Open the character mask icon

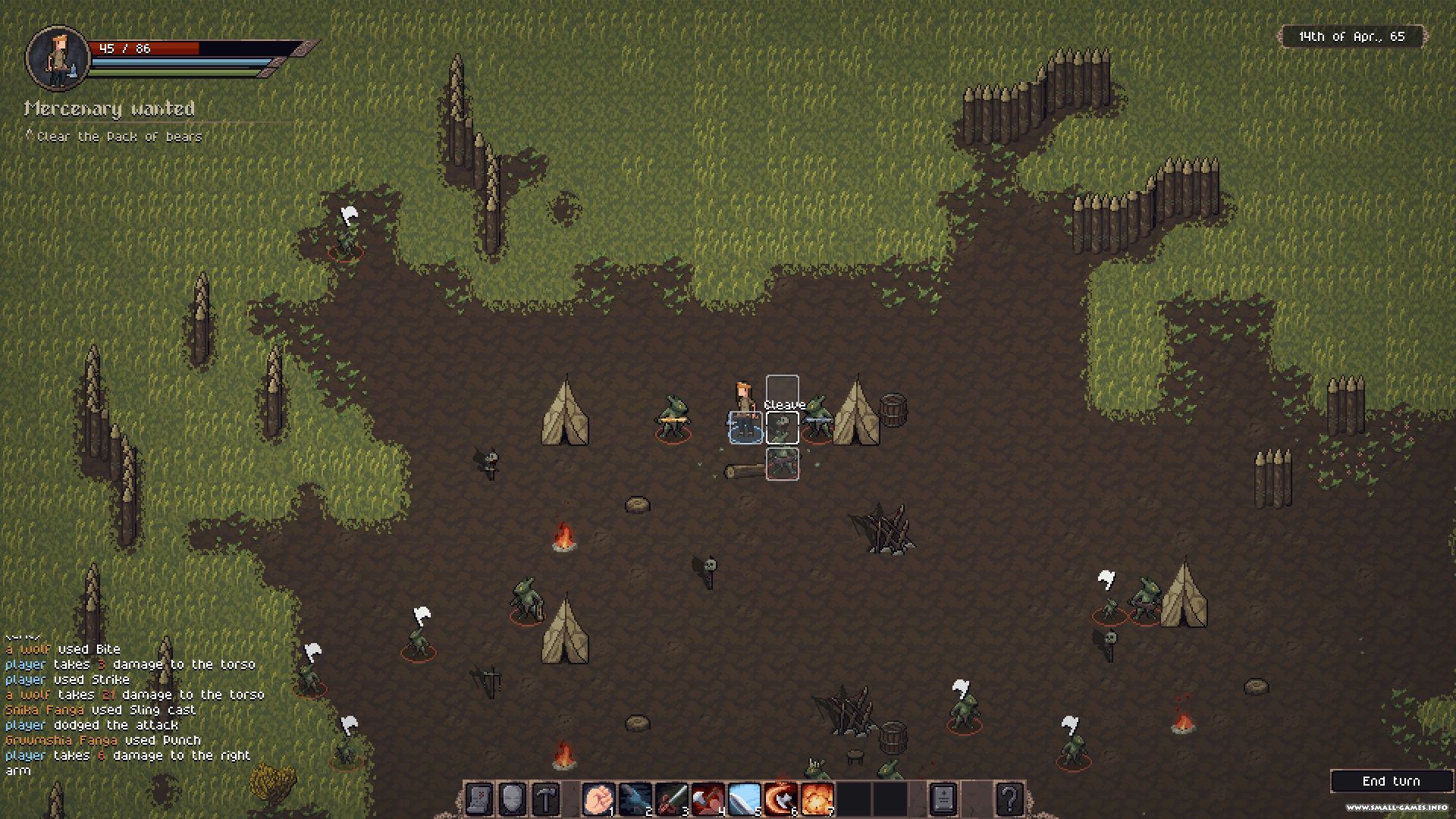tap(513, 799)
